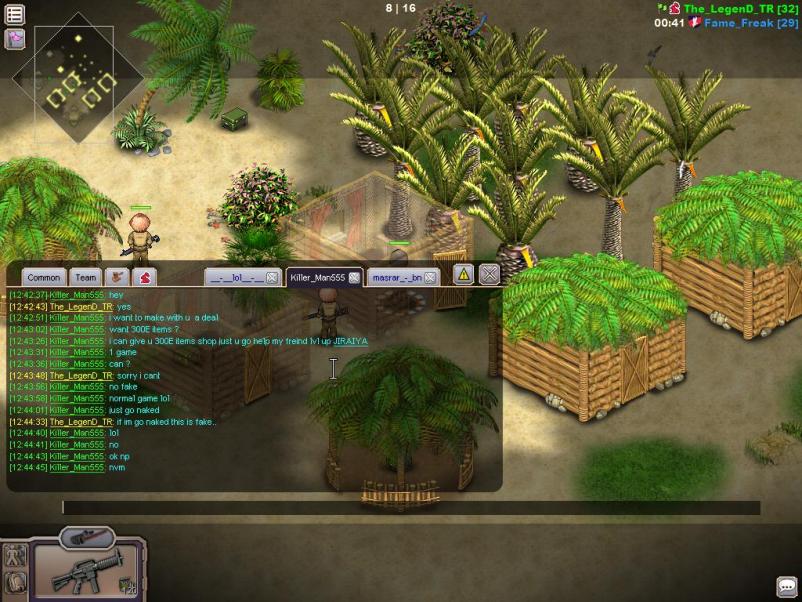The image size is (802, 602).
Task: Open the red icon chat tab
Action: pos(145,277)
